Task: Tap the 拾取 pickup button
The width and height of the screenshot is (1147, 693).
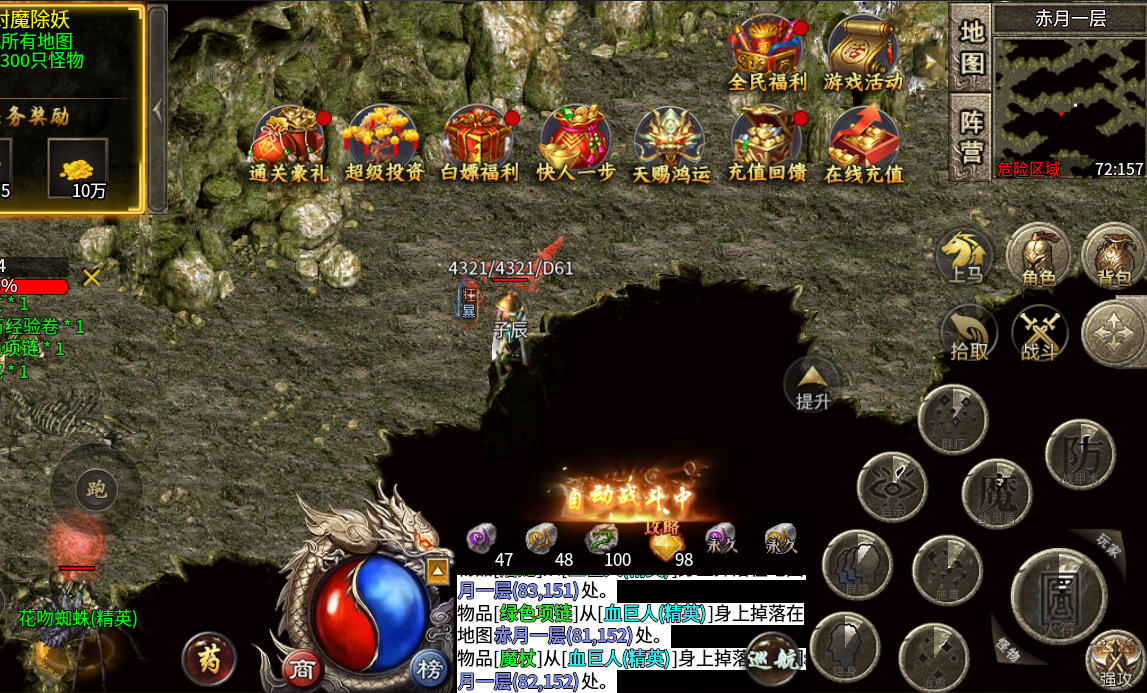Action: click(969, 334)
